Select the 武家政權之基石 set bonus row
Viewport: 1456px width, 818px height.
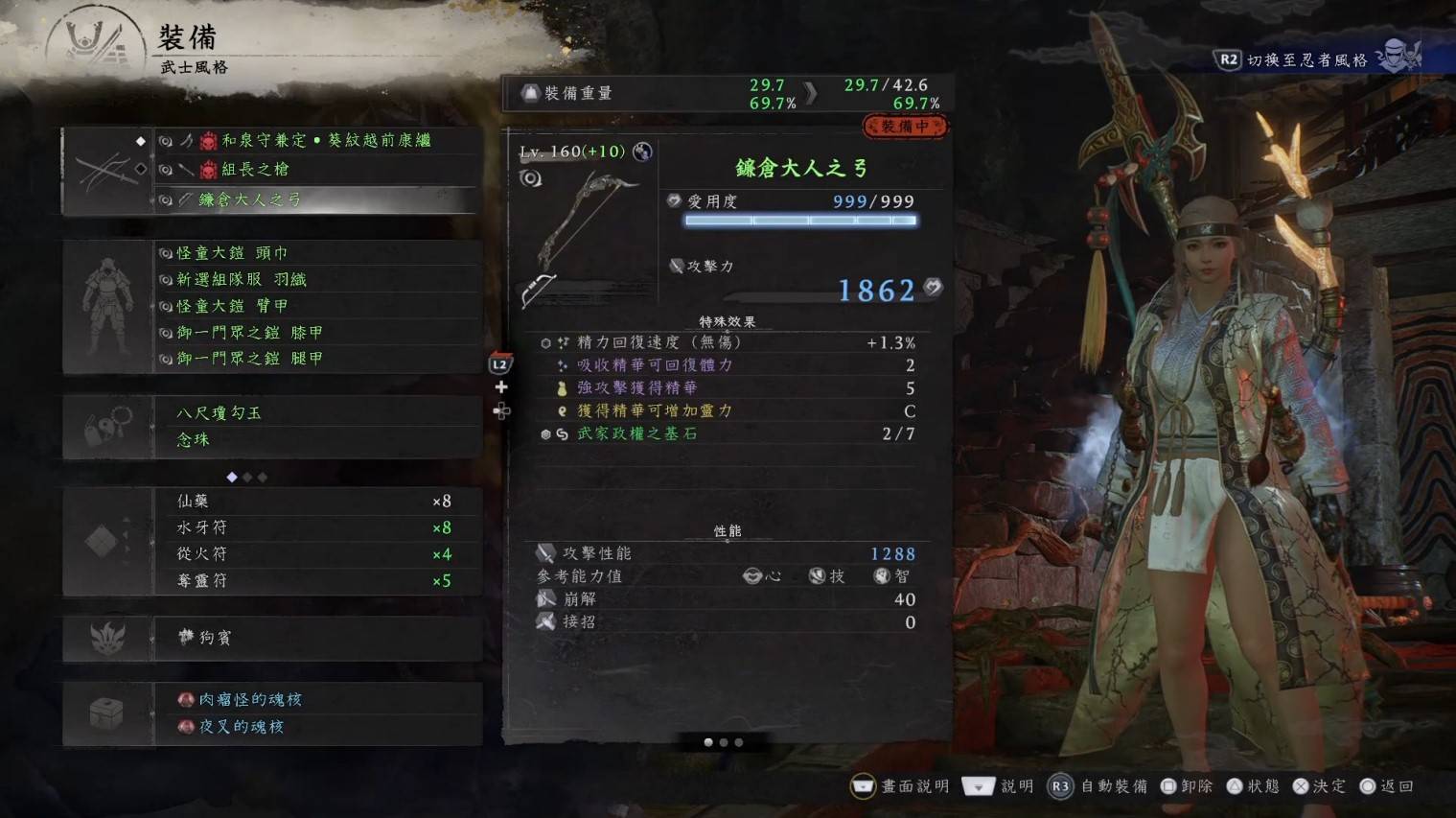click(x=636, y=434)
